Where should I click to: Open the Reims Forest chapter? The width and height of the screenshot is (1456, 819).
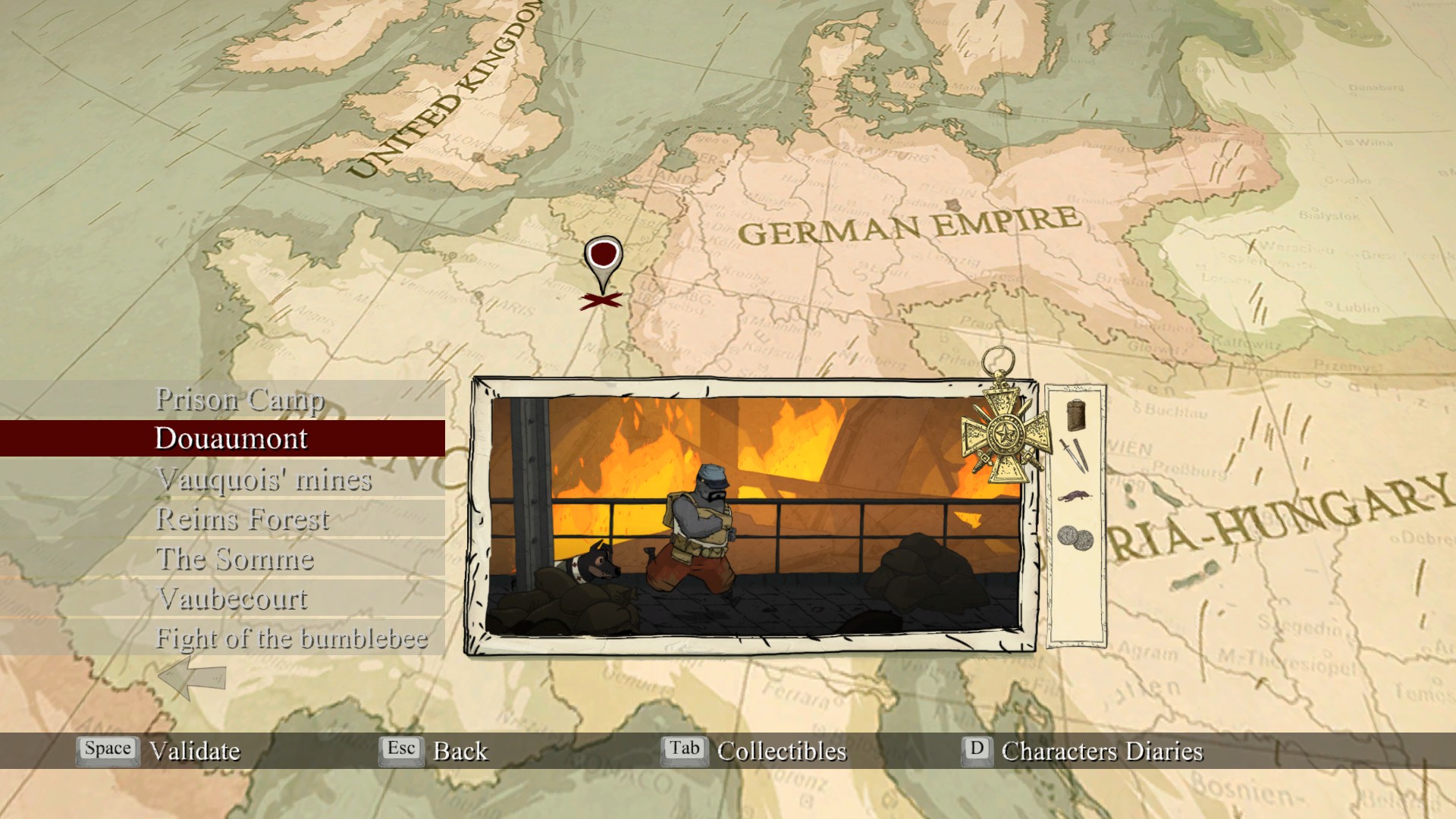click(x=243, y=519)
